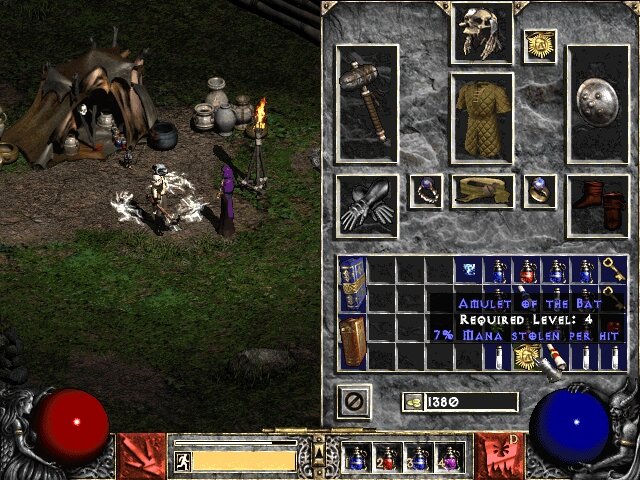Select the red healing potion in the inventory
This screenshot has height=480, width=640.
526,270
